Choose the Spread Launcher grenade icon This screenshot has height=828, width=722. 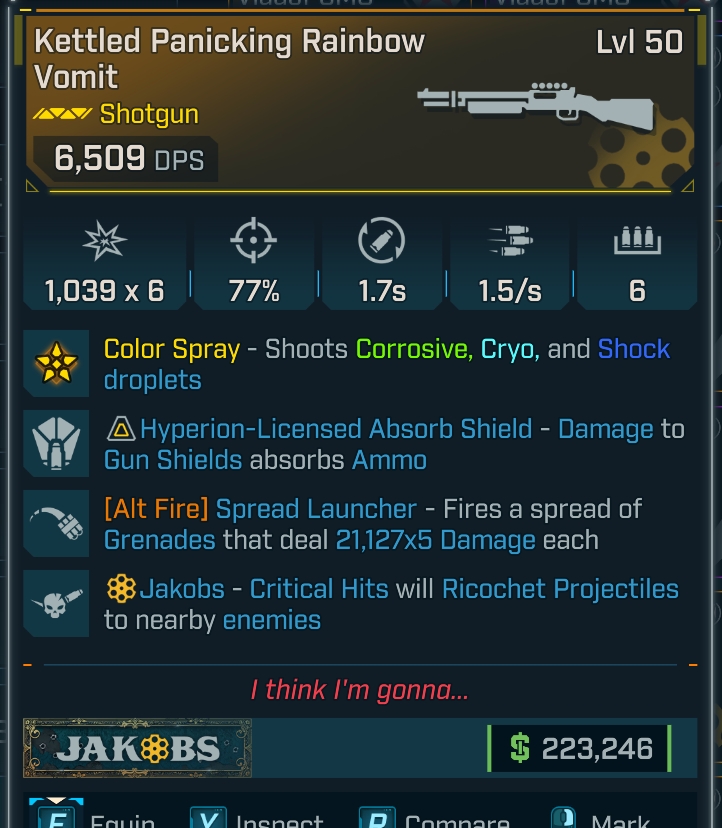click(56, 524)
